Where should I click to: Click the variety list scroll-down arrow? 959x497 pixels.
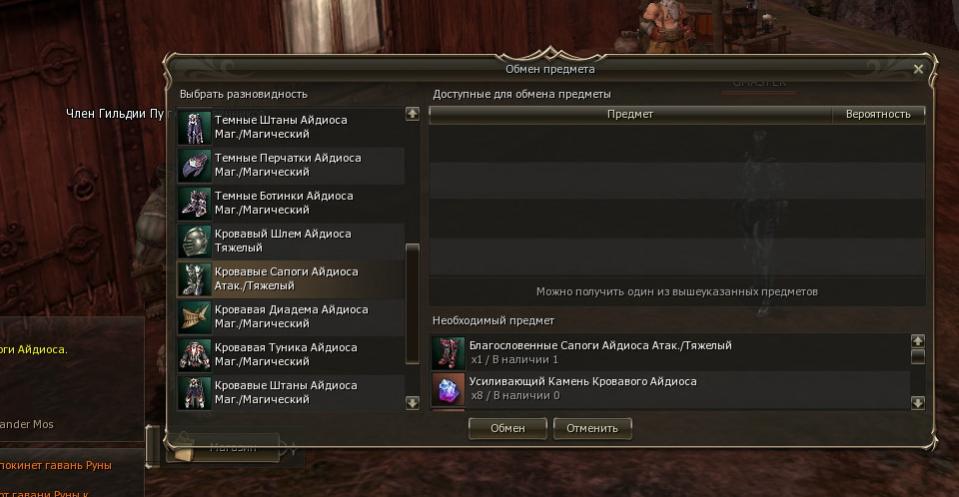412,402
